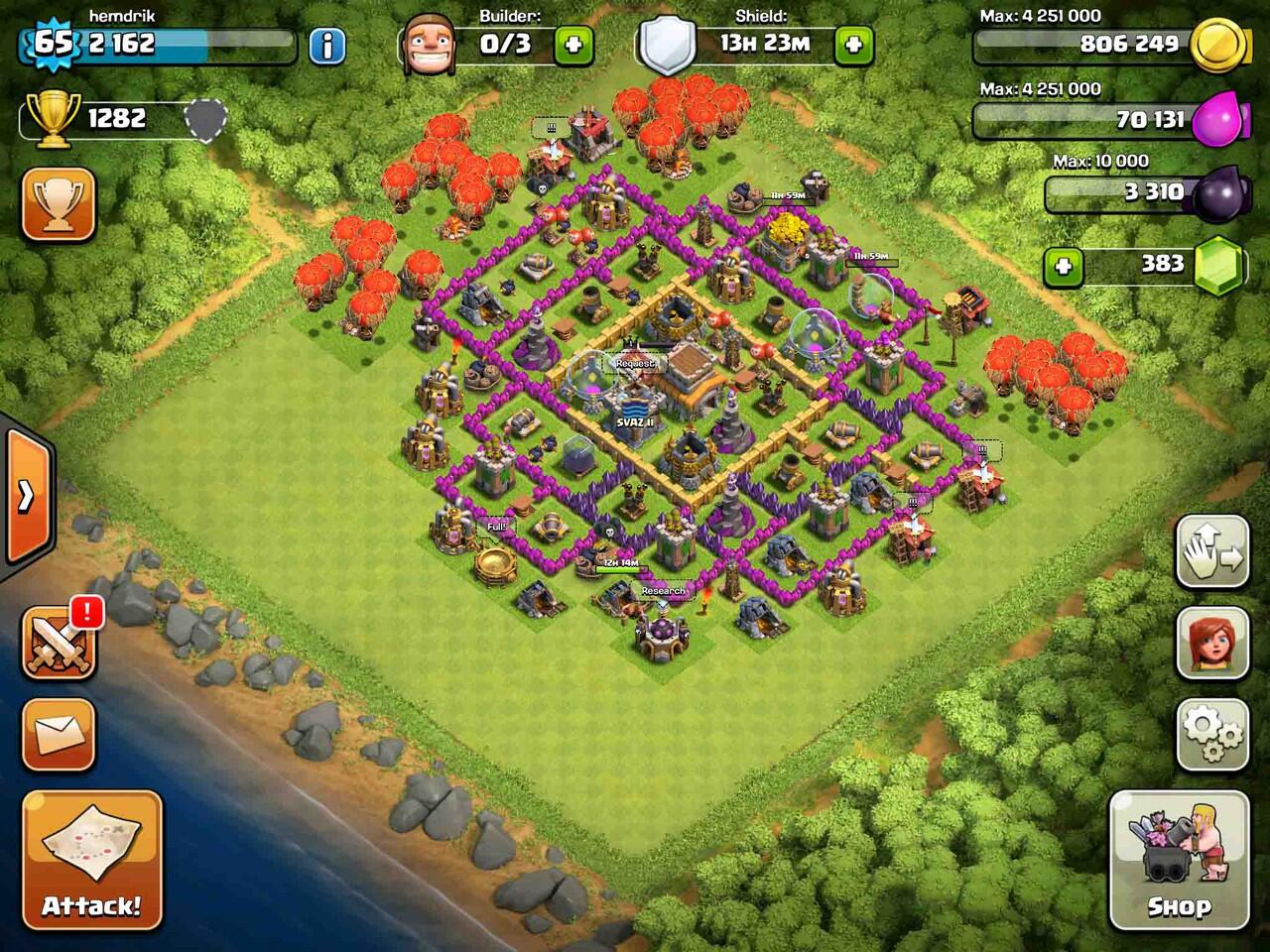1270x952 pixels.
Task: Open the crossed swords battle log
Action: pyautogui.click(x=59, y=643)
